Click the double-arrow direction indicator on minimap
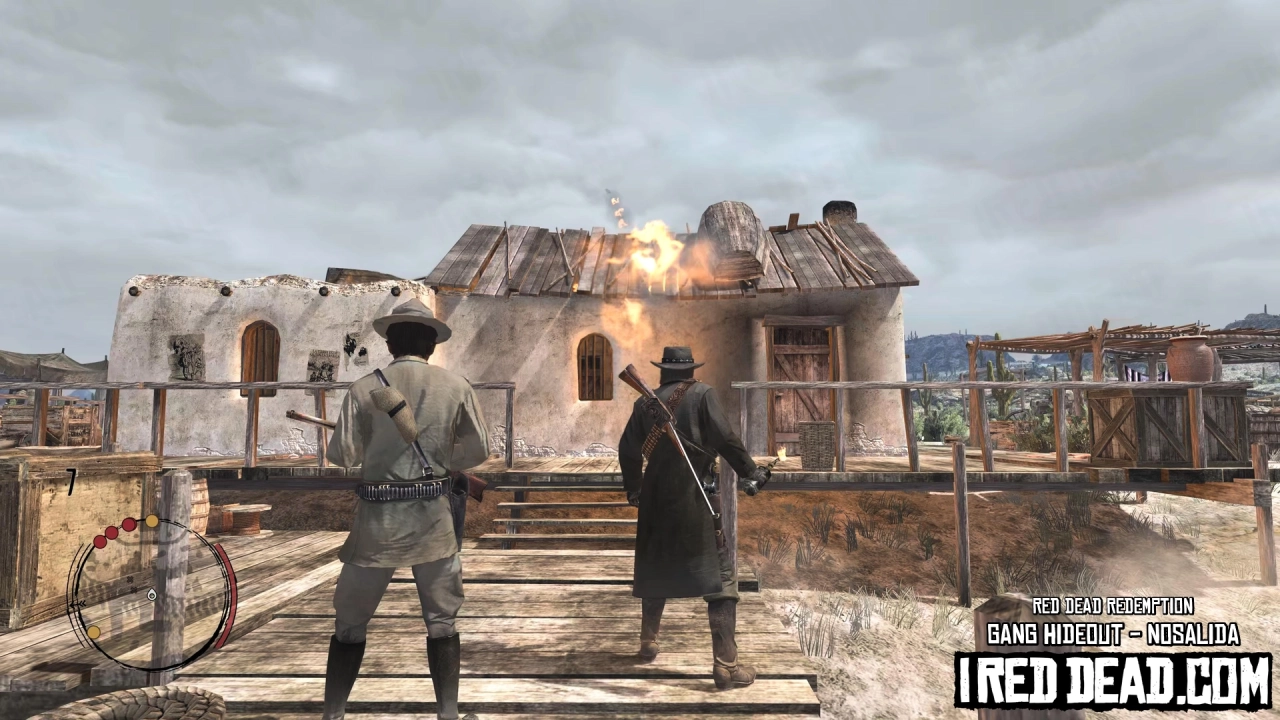 coord(77,603)
